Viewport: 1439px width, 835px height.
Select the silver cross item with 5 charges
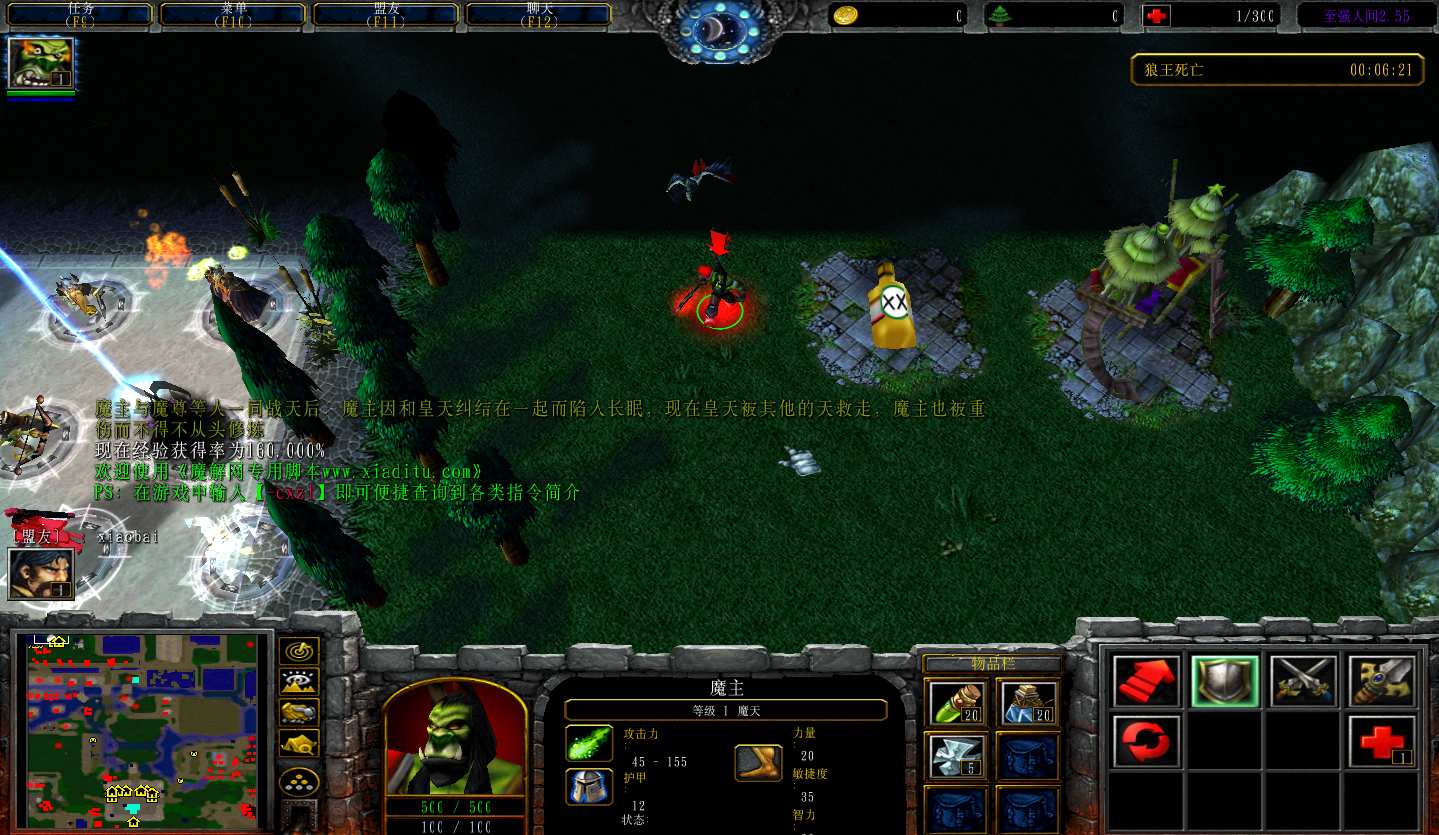(x=957, y=756)
